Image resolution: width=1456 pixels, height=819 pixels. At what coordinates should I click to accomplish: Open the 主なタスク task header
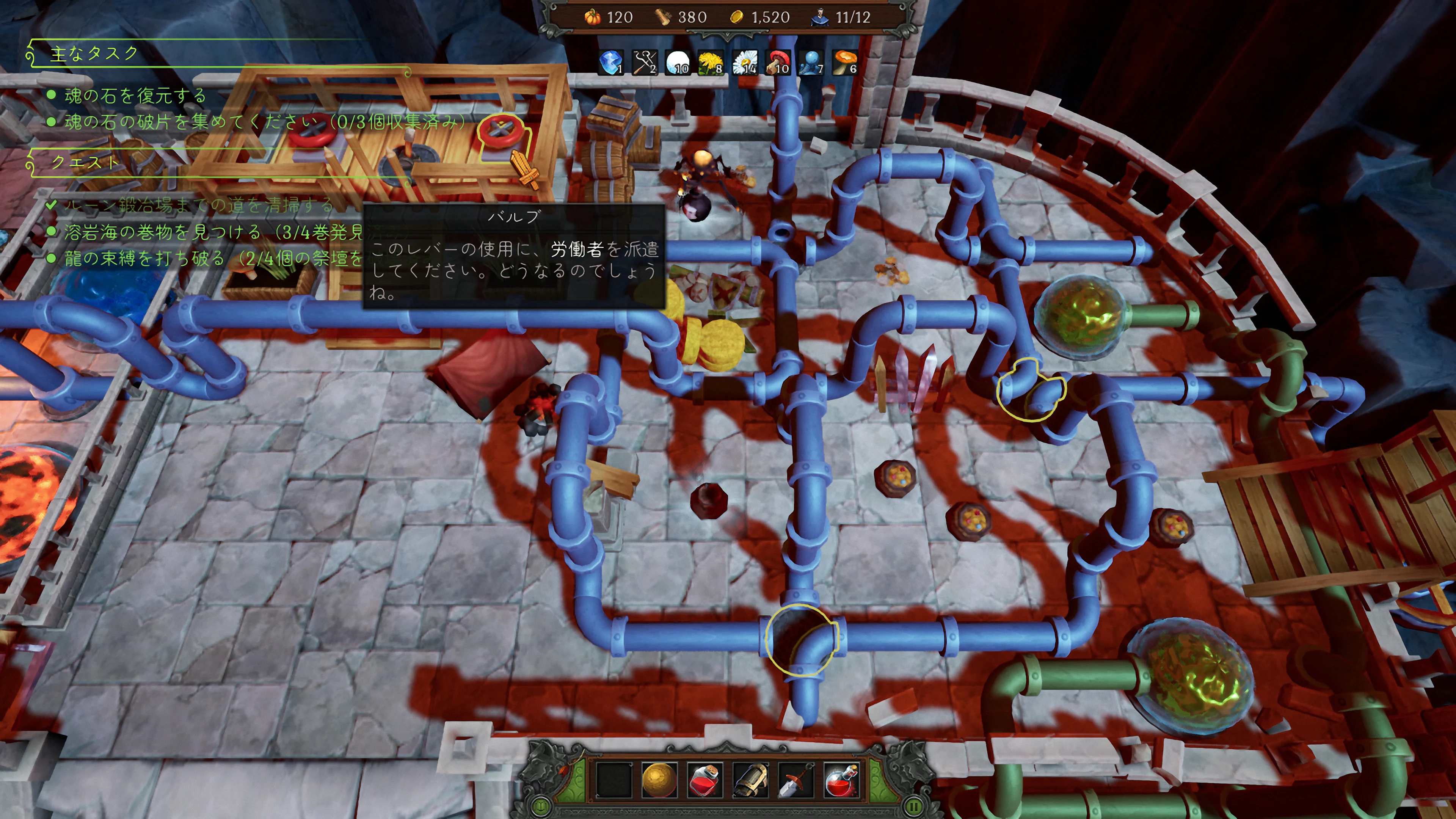coord(94,54)
